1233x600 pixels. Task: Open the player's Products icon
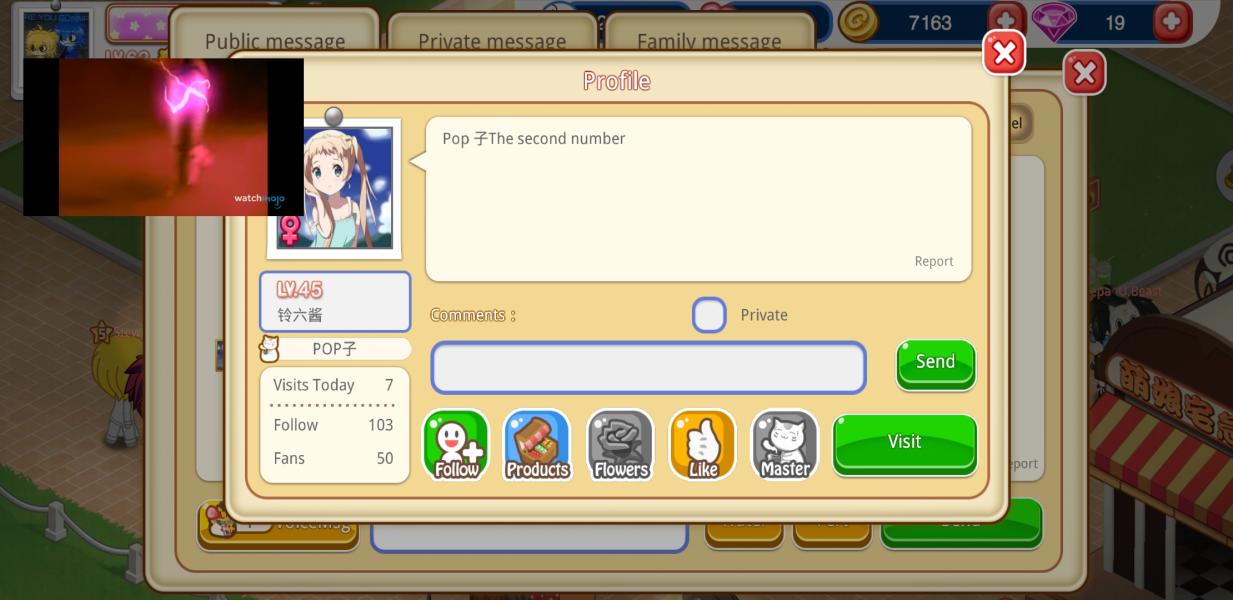click(x=537, y=445)
